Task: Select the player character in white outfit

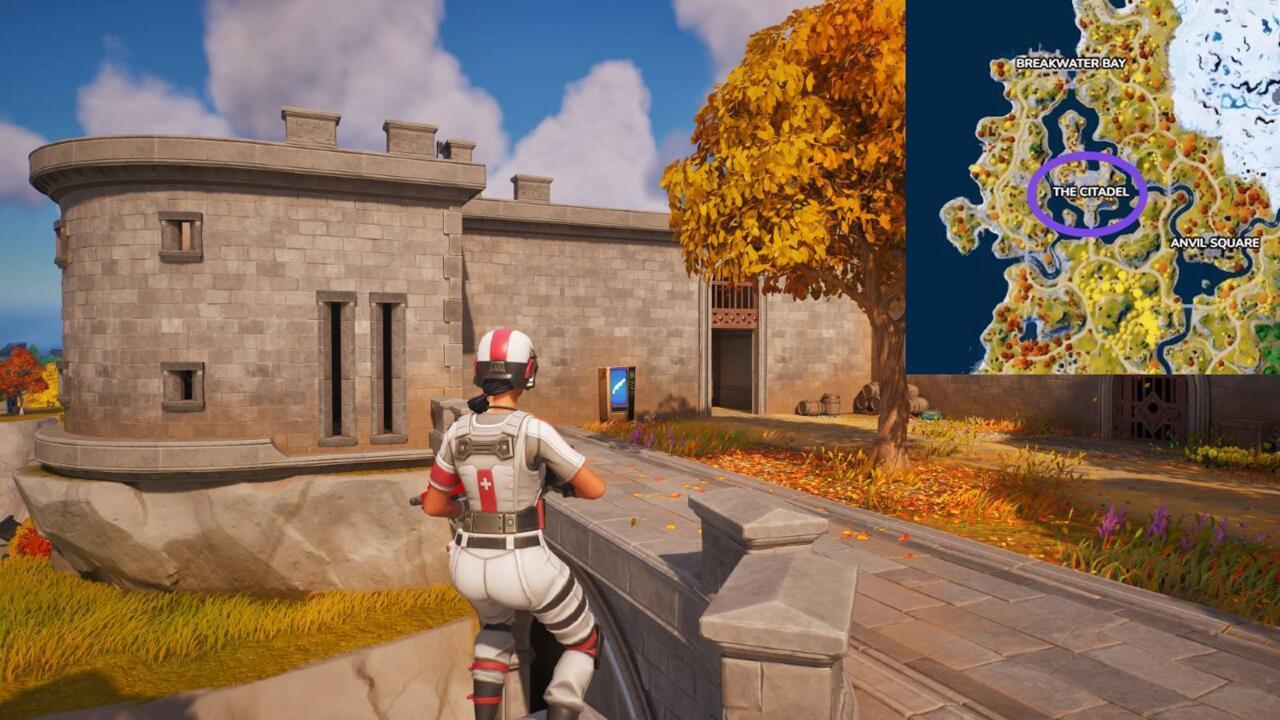Action: (x=510, y=500)
